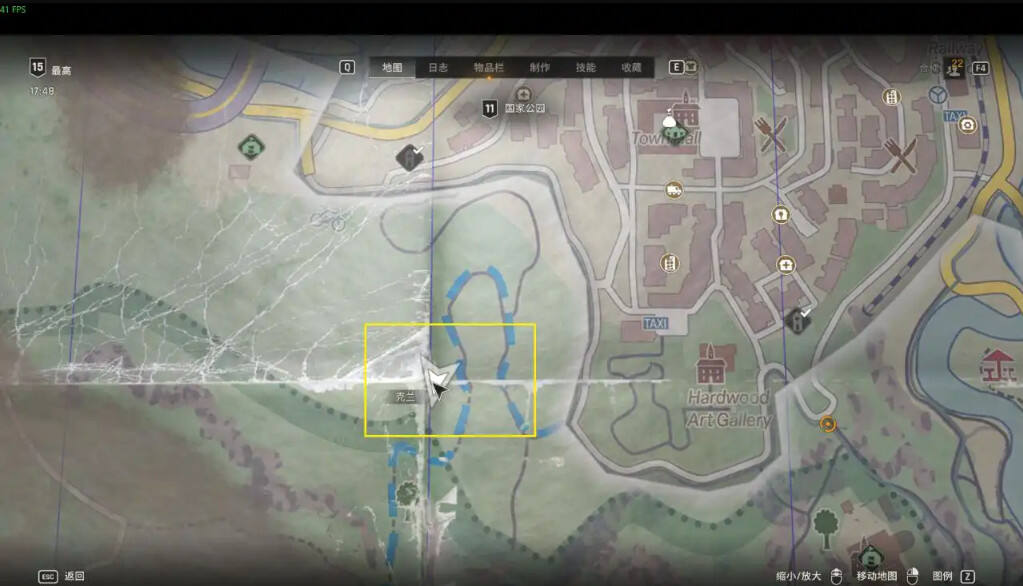
Task: Select the 制作 crafting tab
Action: [x=540, y=68]
